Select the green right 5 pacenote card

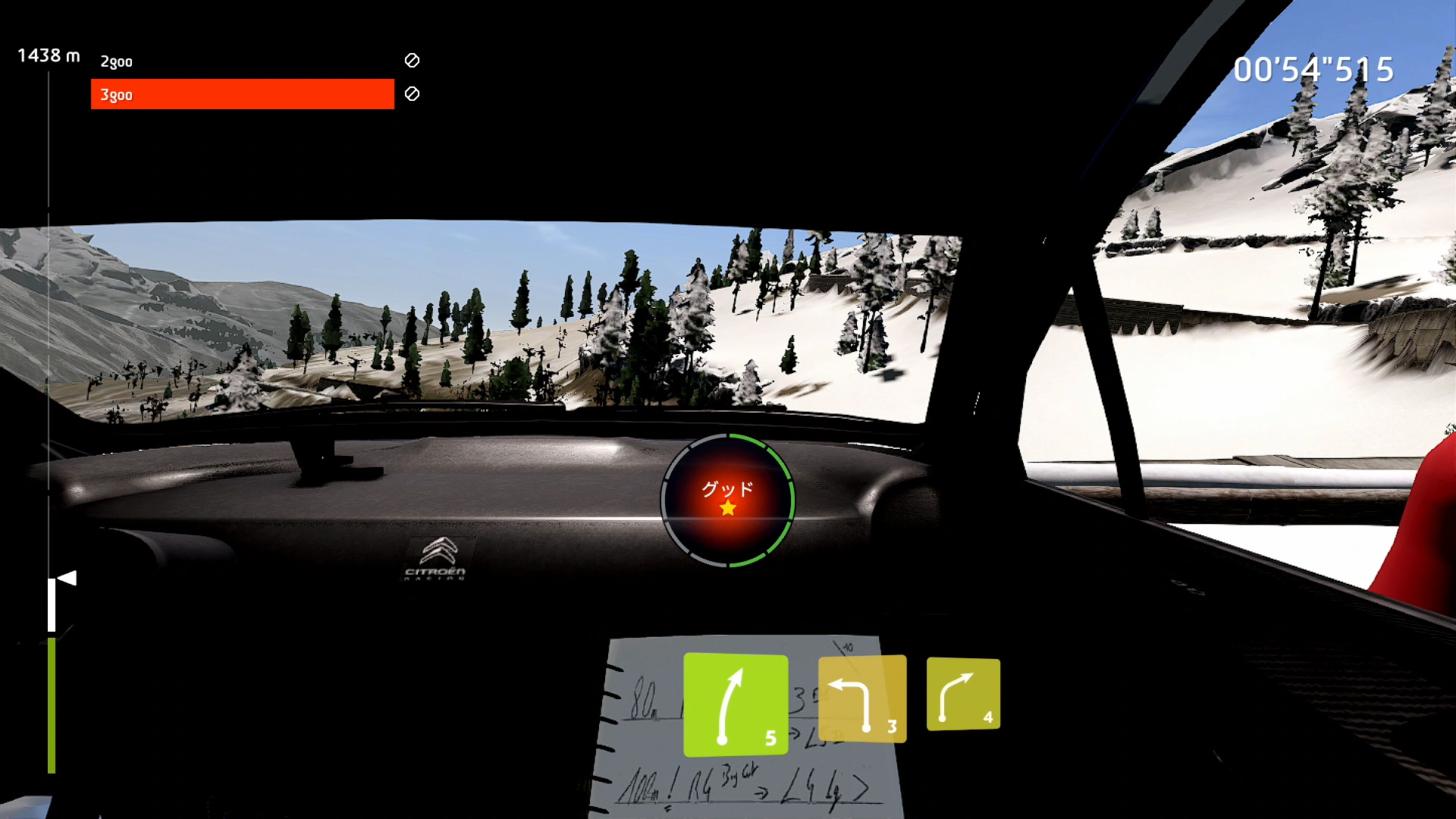point(735,704)
